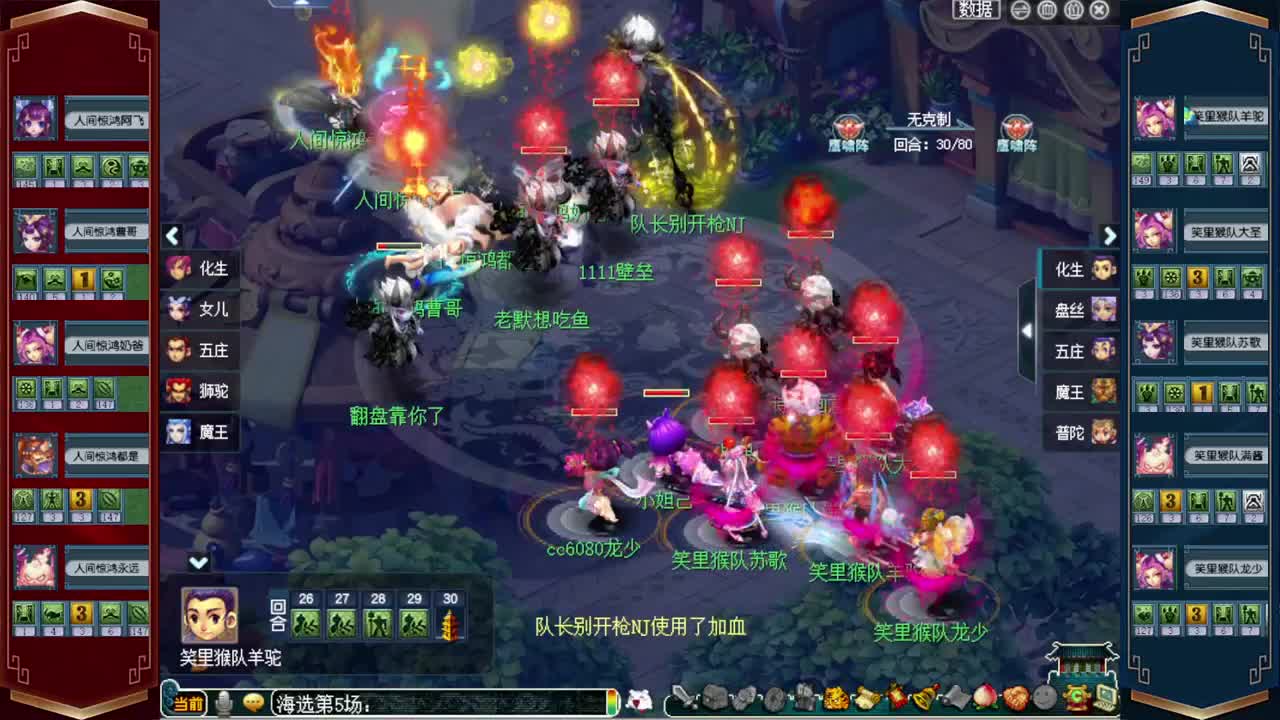Image resolution: width=1280 pixels, height=720 pixels.
Task: Click the polar bear emote icon beside the chat bar
Action: [638, 702]
